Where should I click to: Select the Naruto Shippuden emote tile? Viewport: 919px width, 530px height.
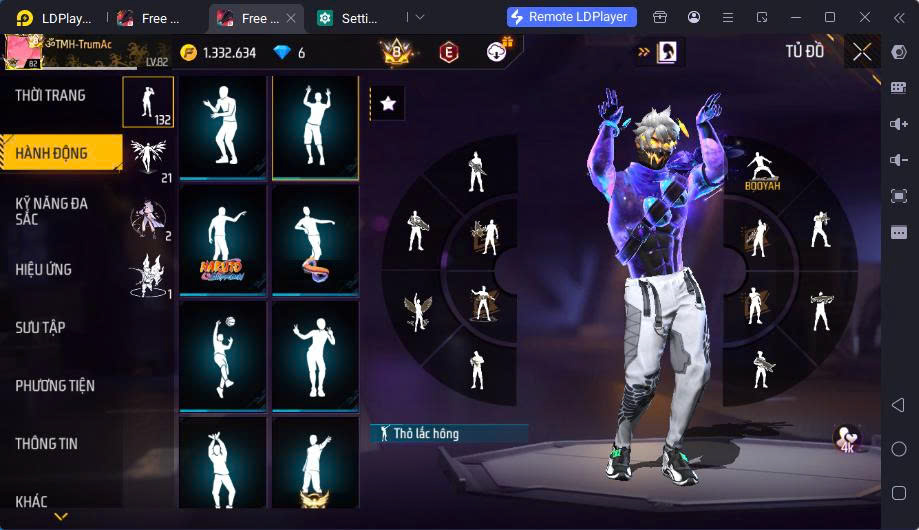tap(222, 240)
